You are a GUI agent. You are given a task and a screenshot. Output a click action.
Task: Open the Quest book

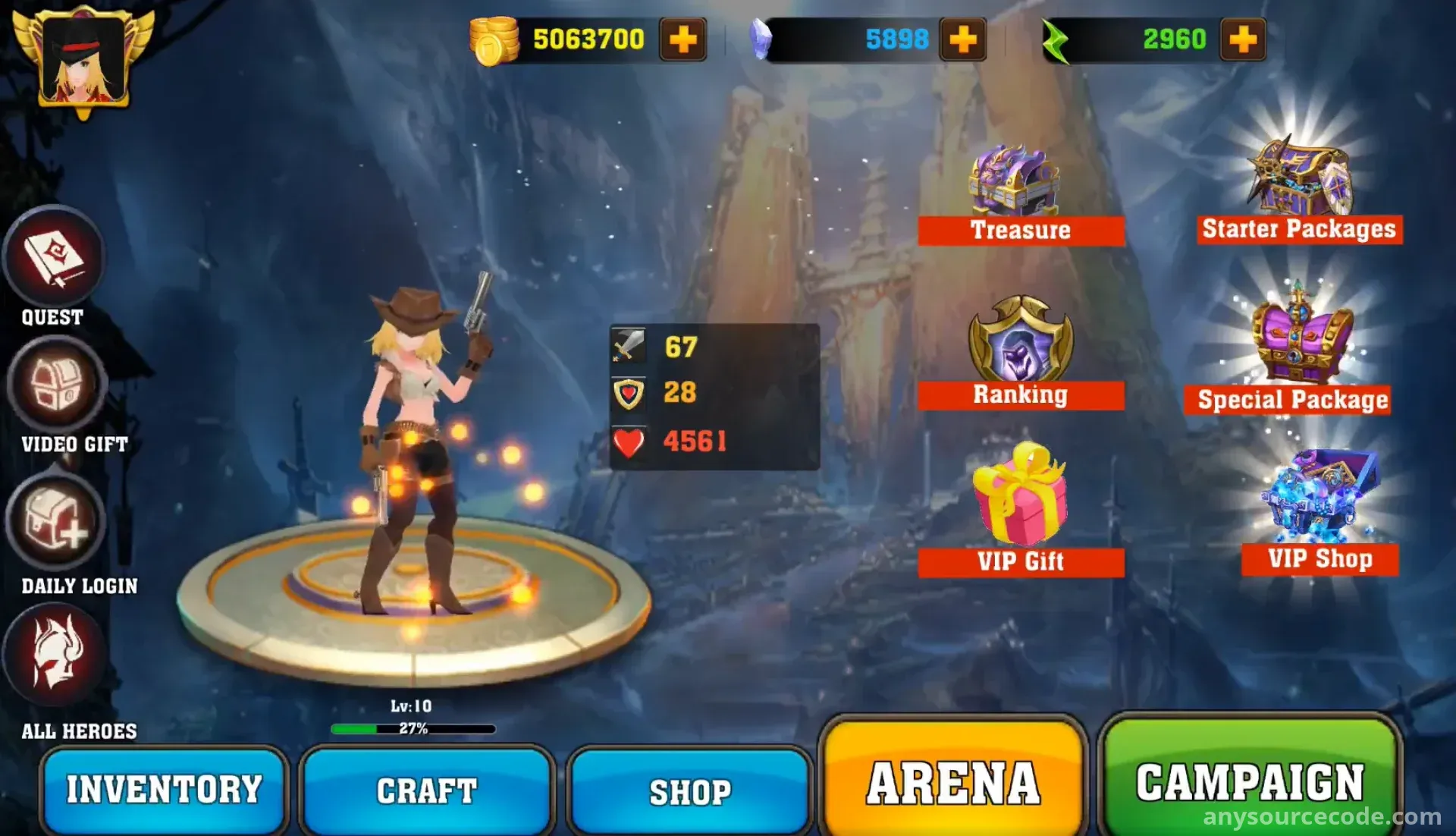pos(54,257)
